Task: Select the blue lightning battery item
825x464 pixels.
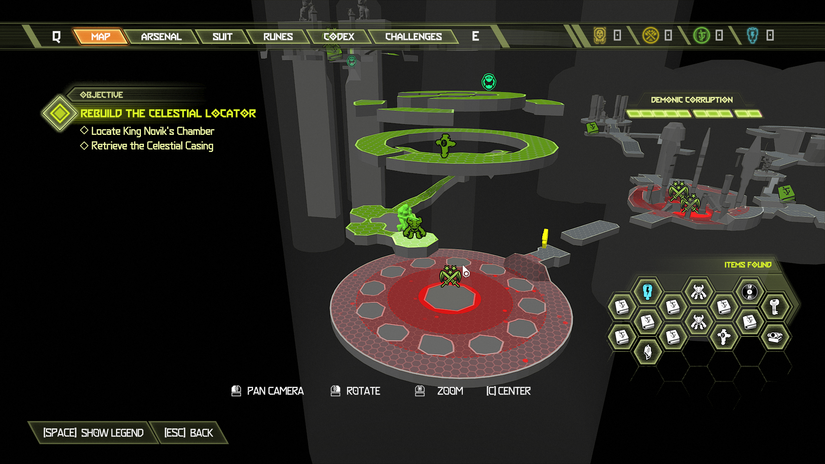Action: [647, 292]
